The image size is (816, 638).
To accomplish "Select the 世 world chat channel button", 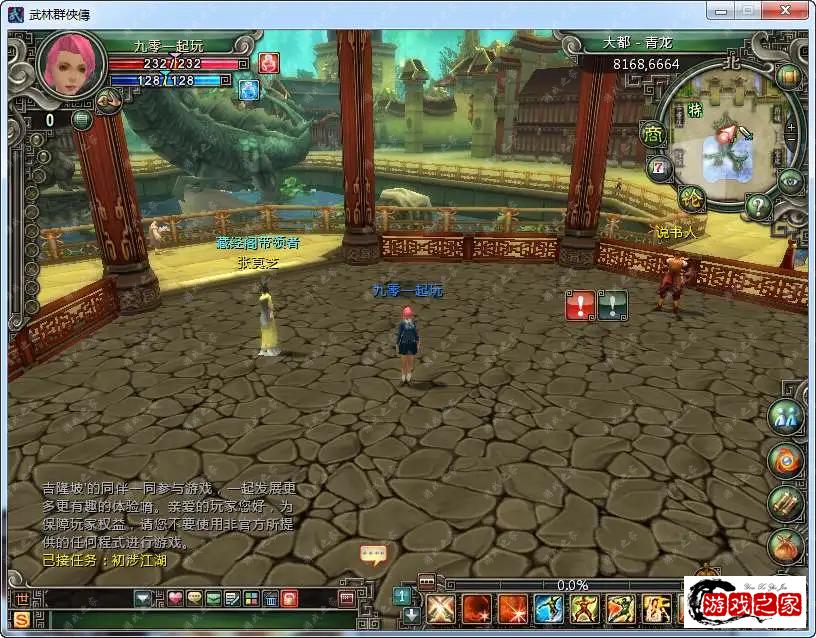I will tap(22, 599).
